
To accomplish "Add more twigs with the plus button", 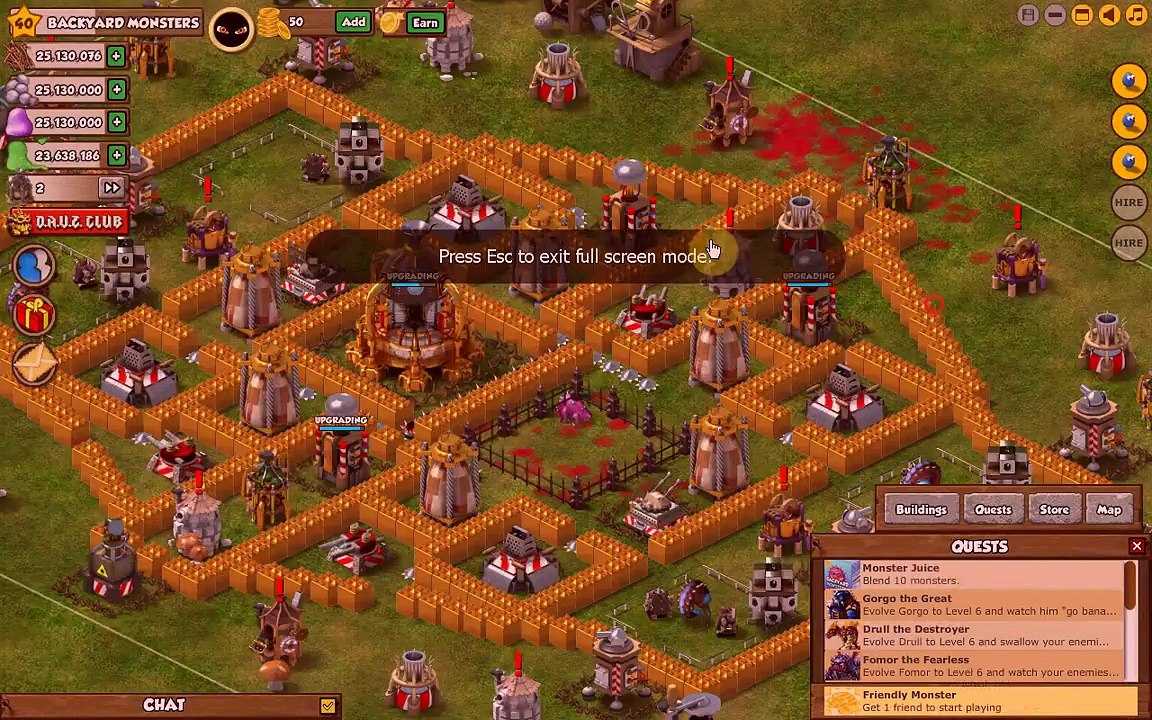I will point(116,56).
